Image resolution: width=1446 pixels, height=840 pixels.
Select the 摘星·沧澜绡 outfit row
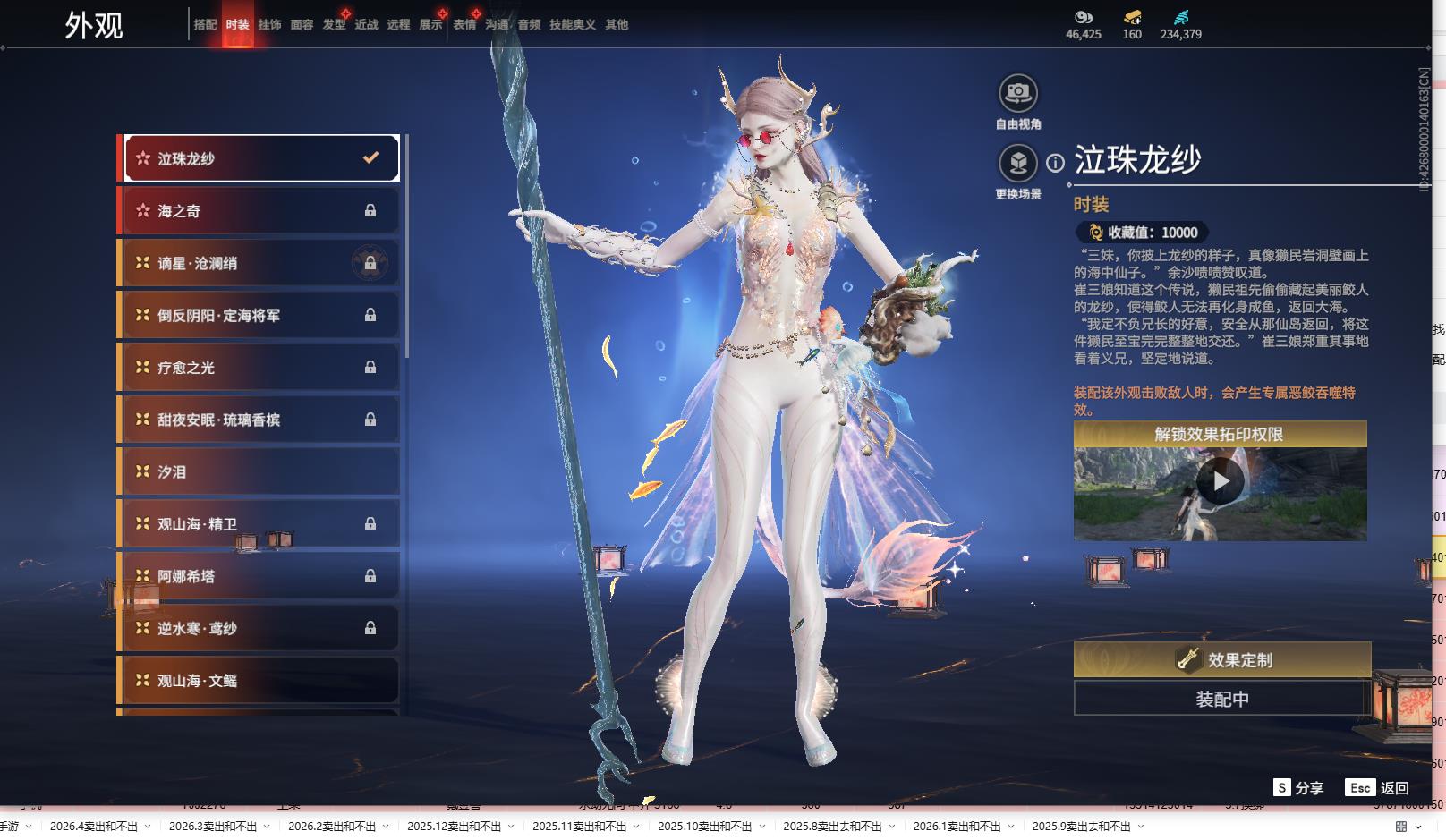[260, 263]
